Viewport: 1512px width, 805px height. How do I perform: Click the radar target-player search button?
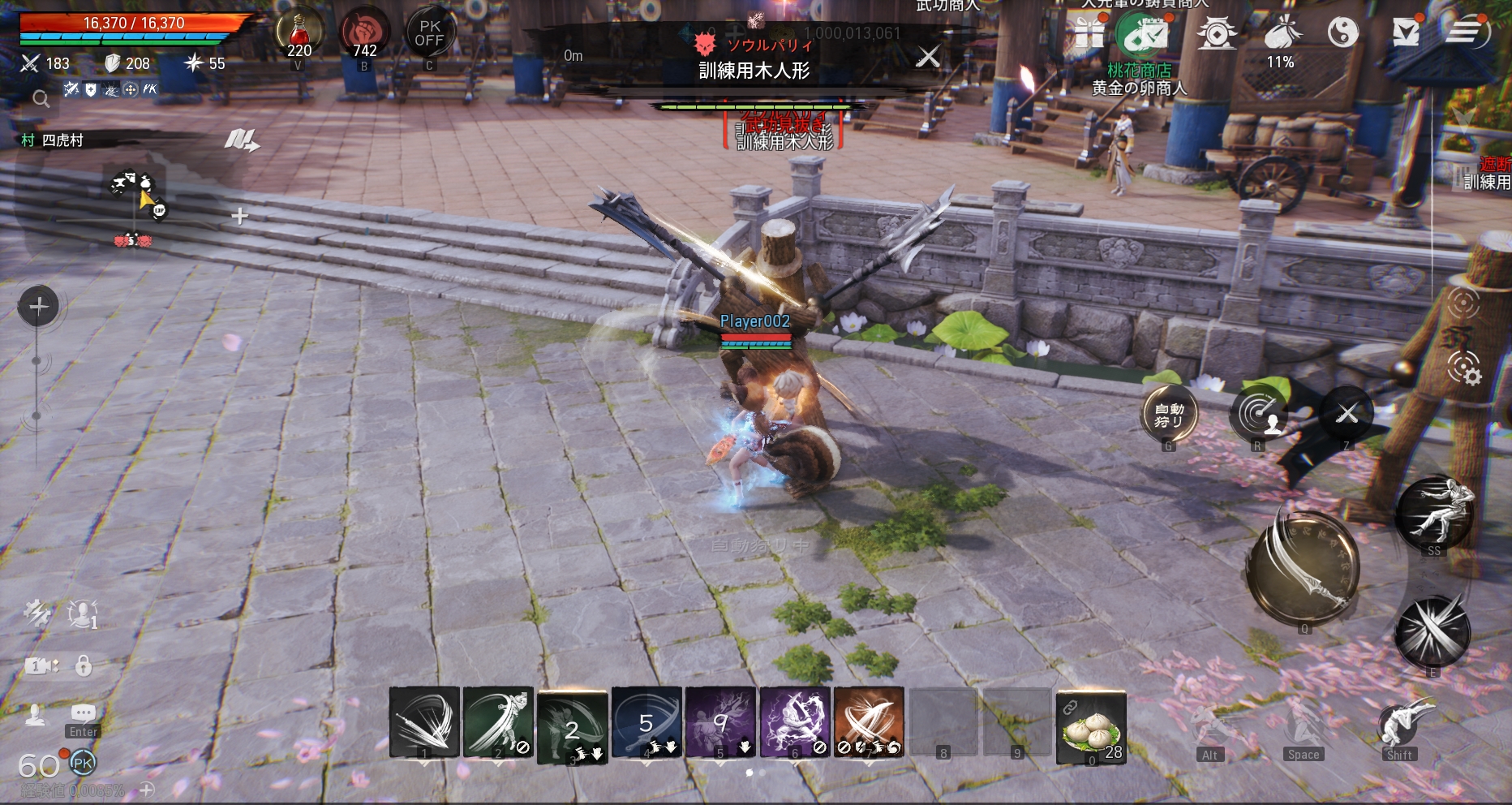point(1258,414)
